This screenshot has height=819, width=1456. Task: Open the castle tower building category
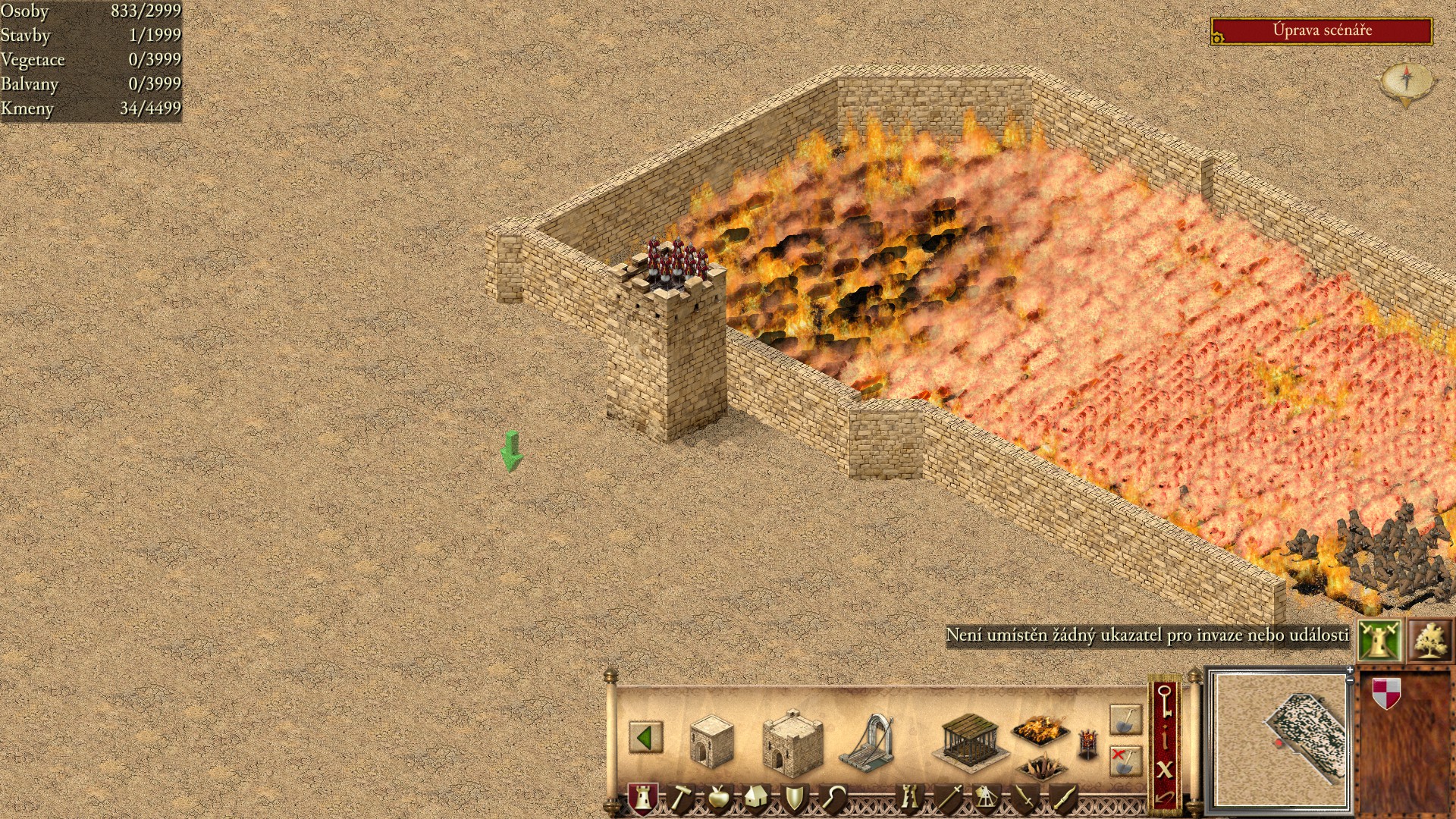coord(642,798)
